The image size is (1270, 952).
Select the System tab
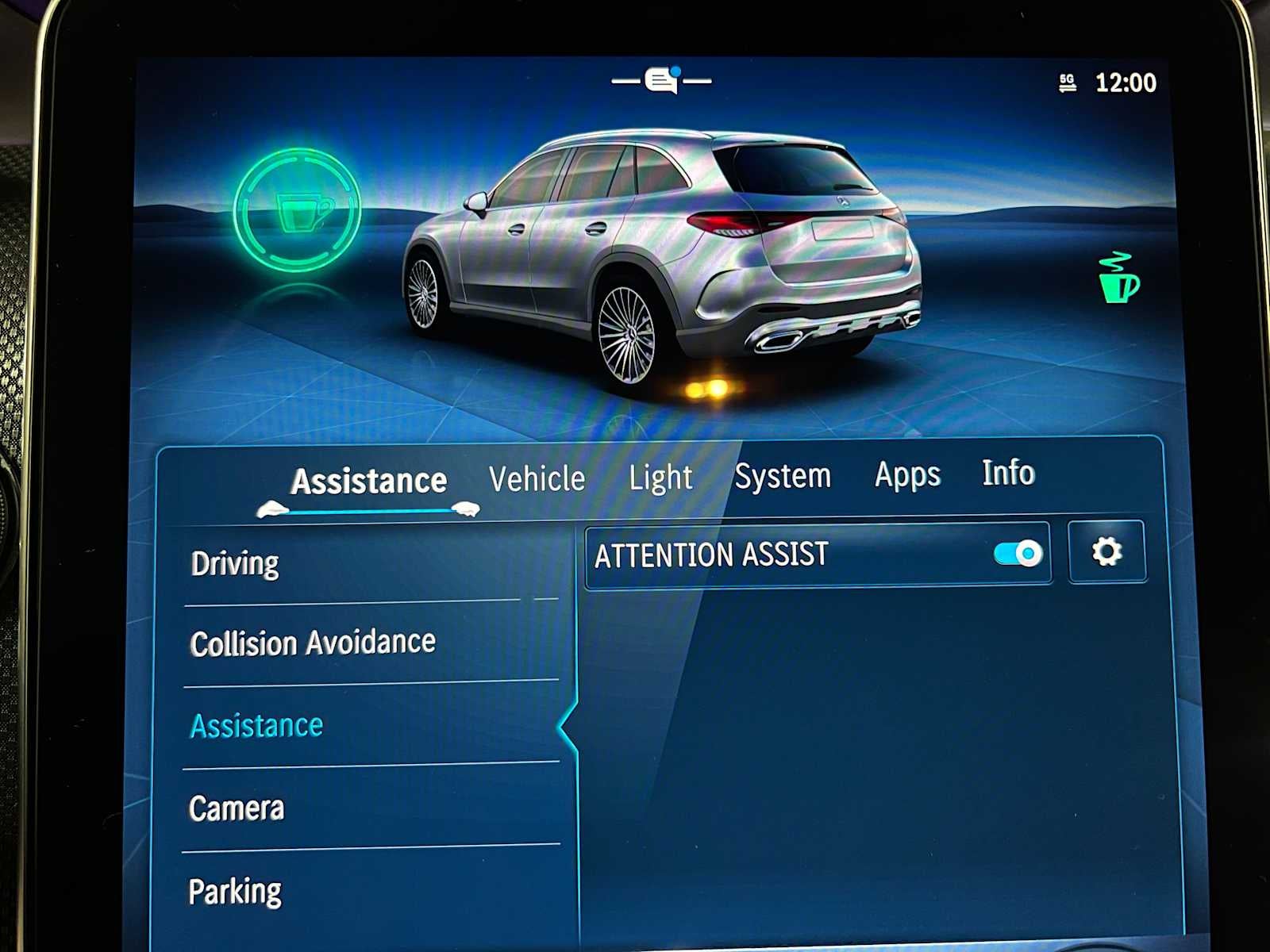[x=783, y=475]
